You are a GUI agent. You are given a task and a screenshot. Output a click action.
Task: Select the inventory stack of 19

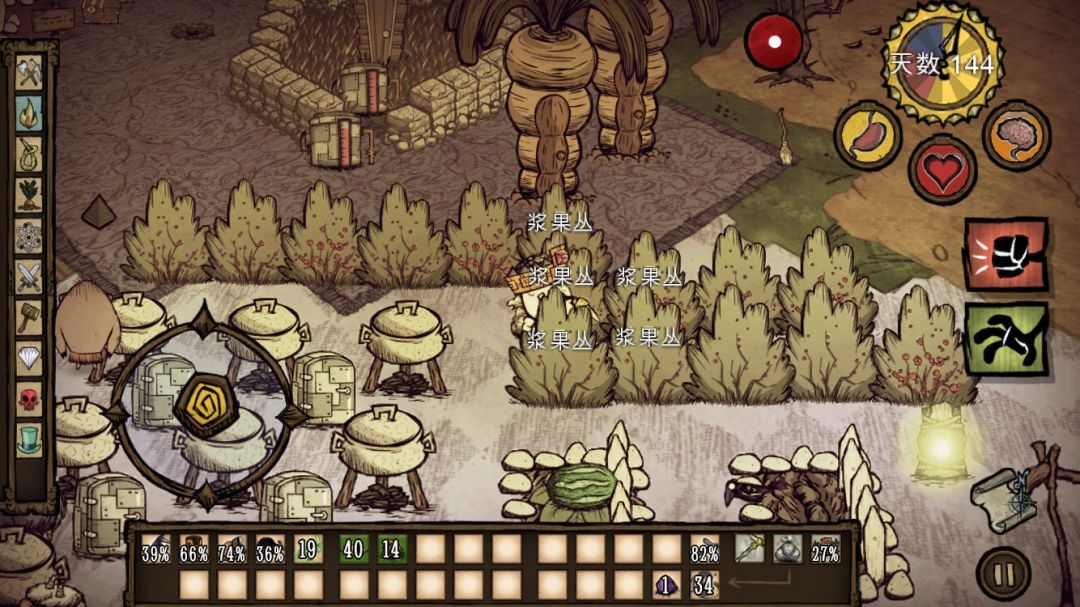[308, 549]
